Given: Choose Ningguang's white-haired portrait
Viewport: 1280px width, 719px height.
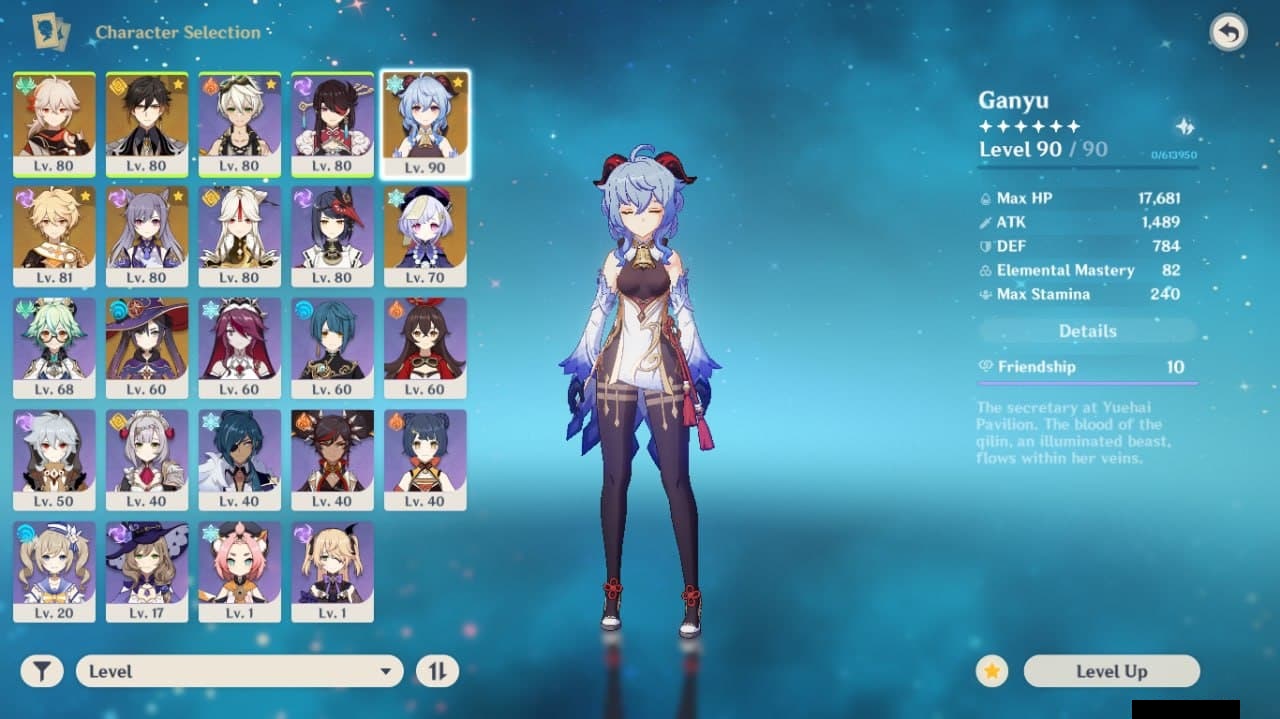Looking at the screenshot, I should pyautogui.click(x=239, y=236).
